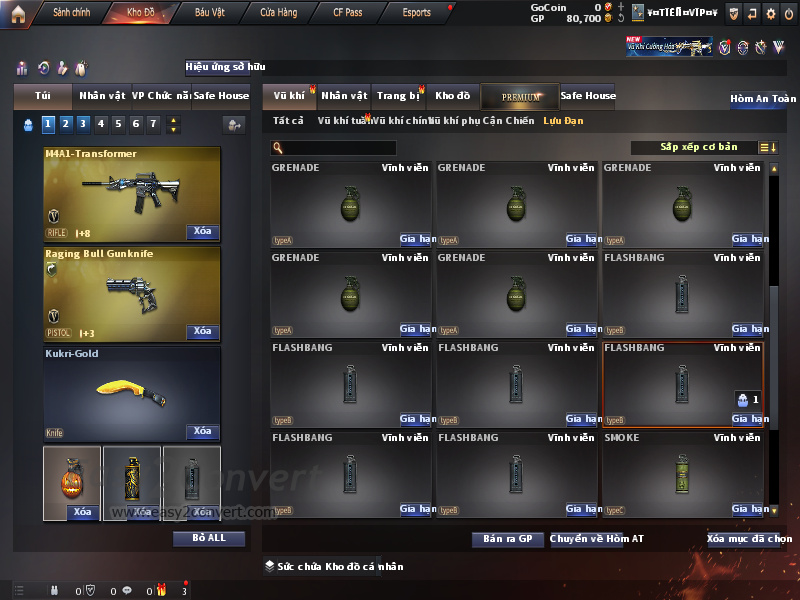Click Chuyển về Hòm AT button
The width and height of the screenshot is (800, 600).
pyautogui.click(x=597, y=539)
